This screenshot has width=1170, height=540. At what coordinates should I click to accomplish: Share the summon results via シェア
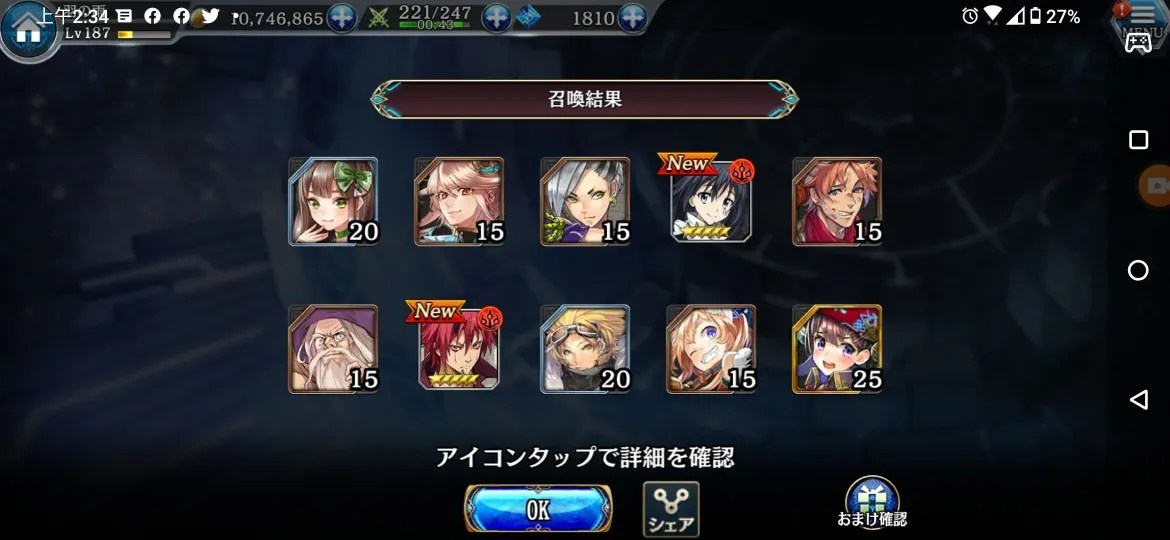pos(670,509)
